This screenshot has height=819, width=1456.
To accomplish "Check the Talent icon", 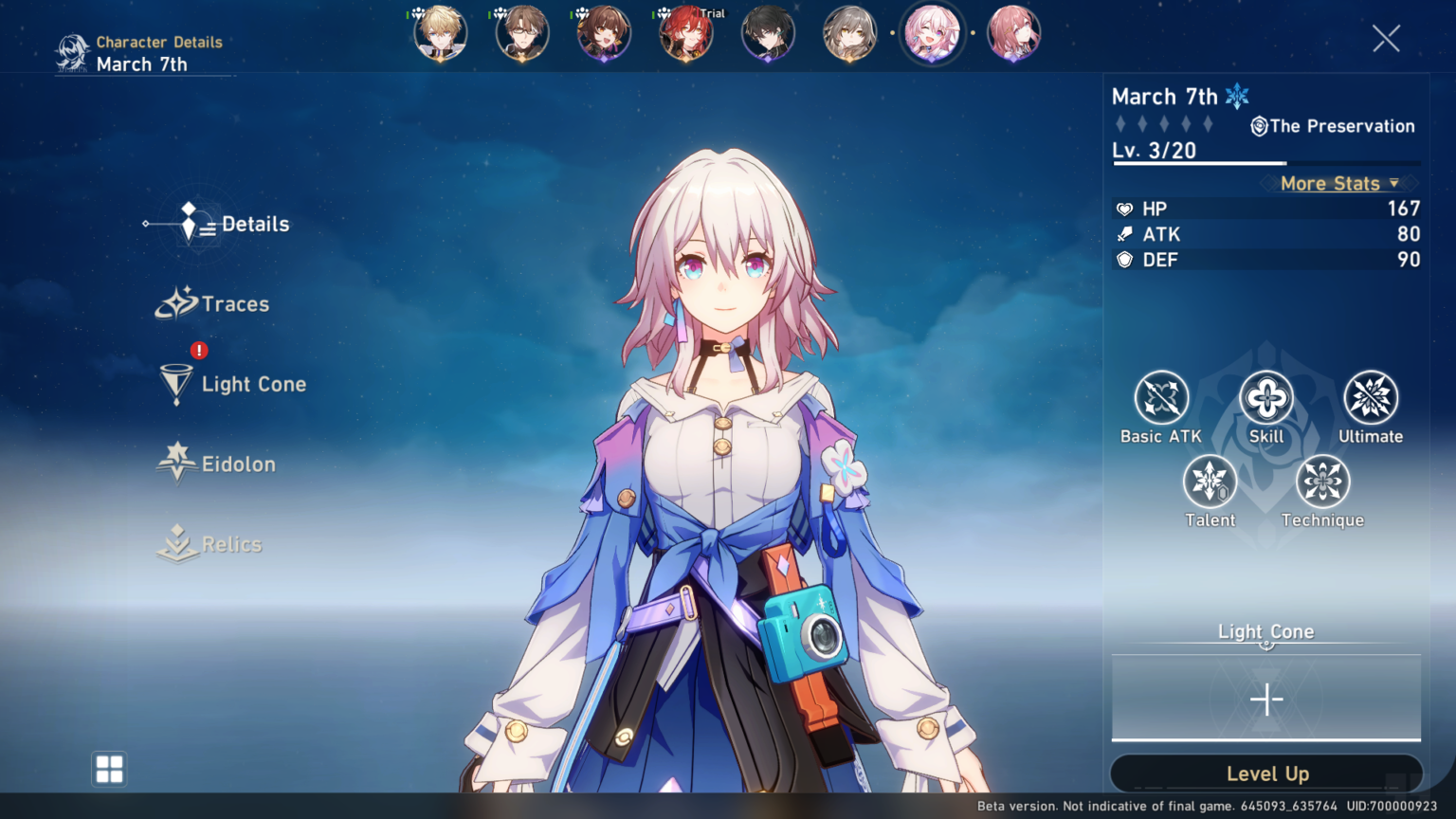I will pos(1210,482).
